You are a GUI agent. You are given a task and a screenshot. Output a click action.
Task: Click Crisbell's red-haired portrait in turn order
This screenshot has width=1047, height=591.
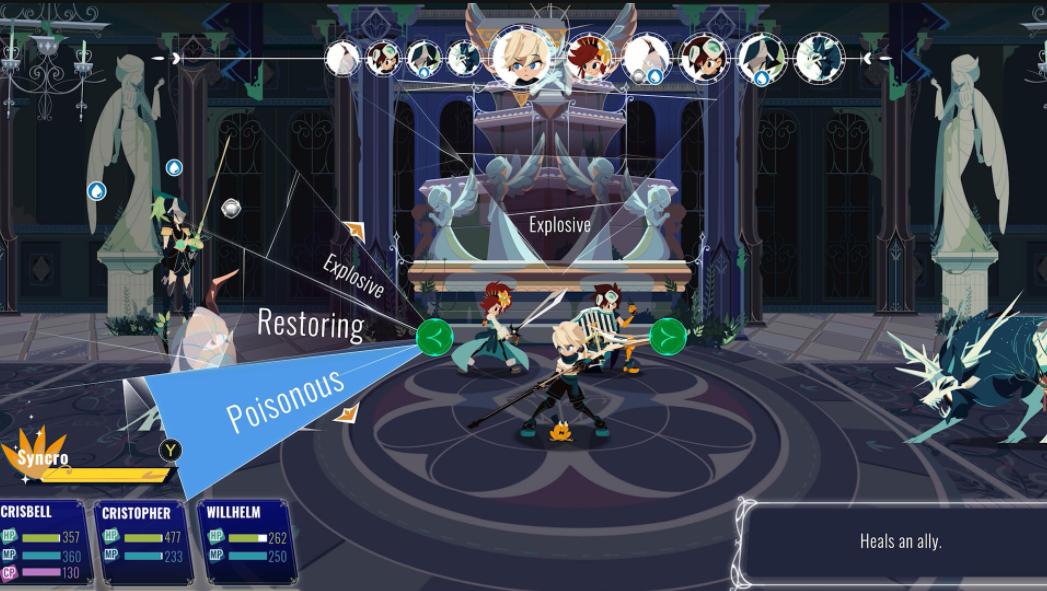(x=588, y=58)
